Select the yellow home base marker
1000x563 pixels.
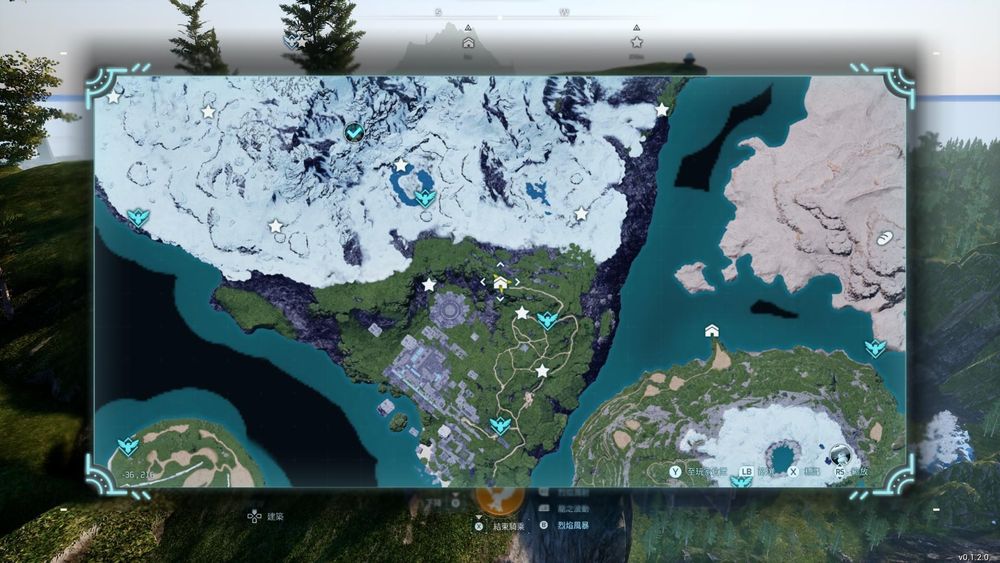(500, 283)
